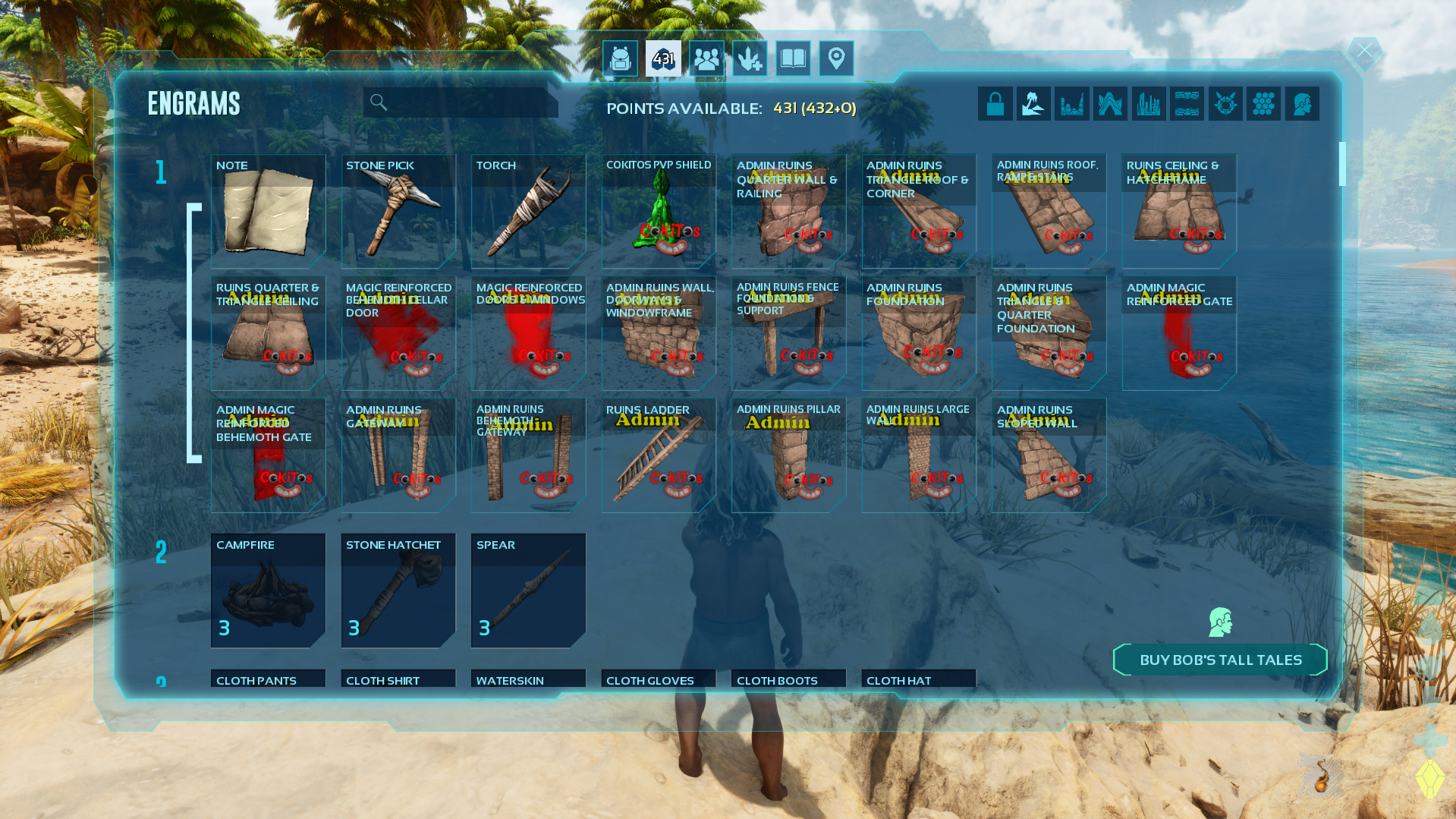Show the map marker tab

[836, 58]
